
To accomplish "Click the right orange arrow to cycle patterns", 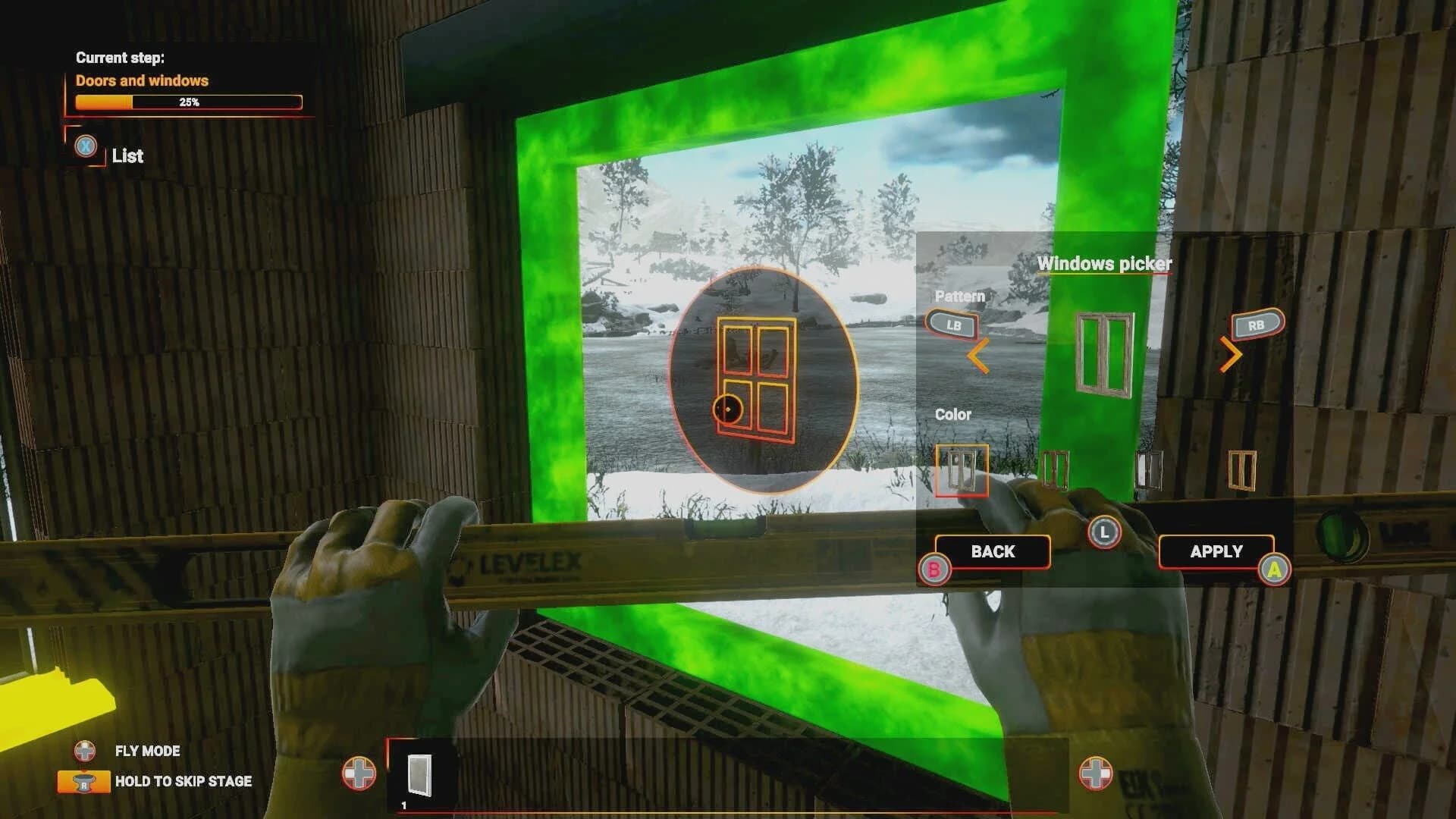I will tap(1233, 354).
